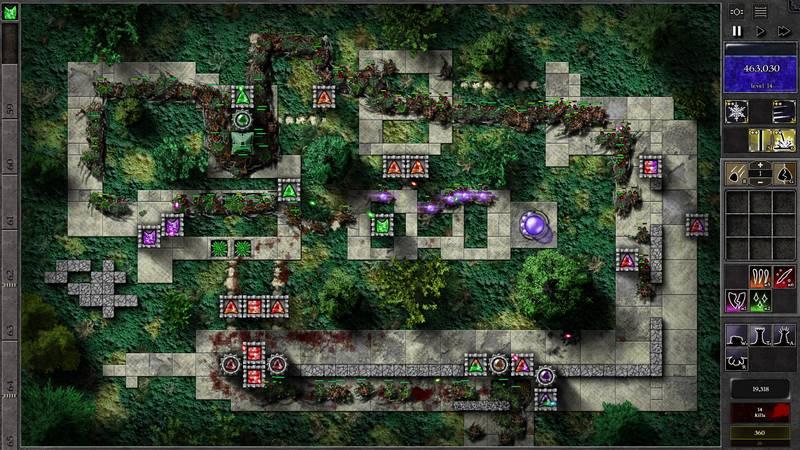Create a red slashing gem
The height and width of the screenshot is (450, 800).
pyautogui.click(x=784, y=276)
